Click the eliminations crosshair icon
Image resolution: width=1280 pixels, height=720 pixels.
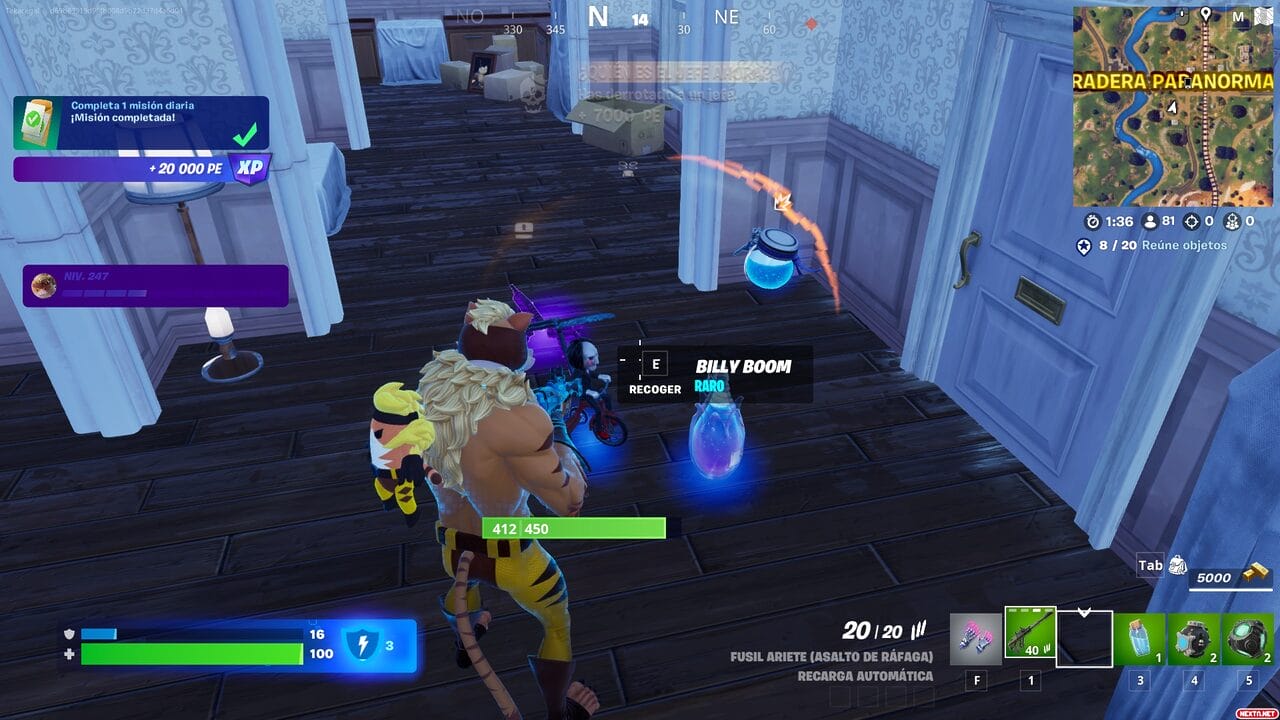pos(1194,222)
